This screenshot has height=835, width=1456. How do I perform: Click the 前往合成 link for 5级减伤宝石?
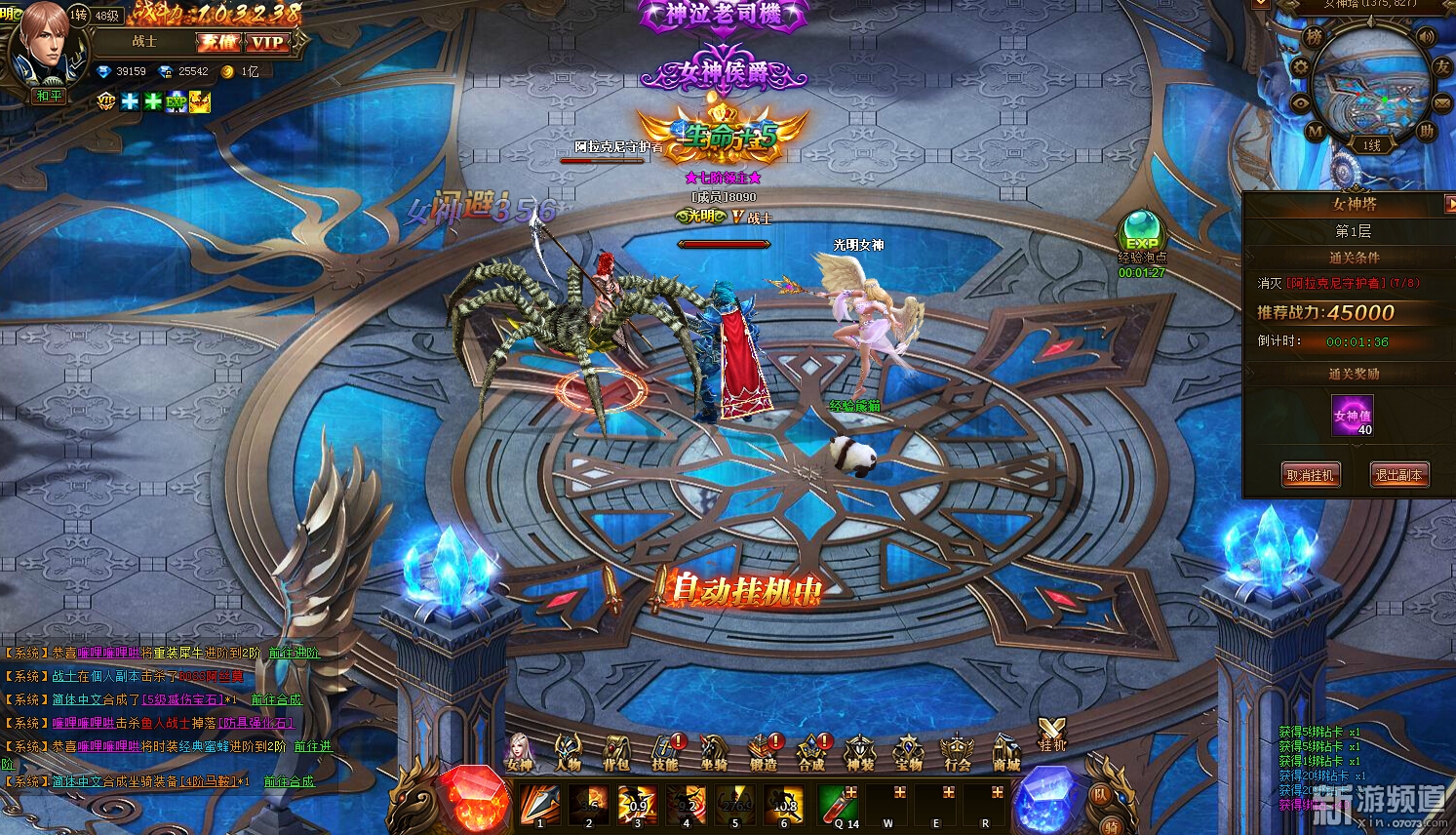click(276, 699)
